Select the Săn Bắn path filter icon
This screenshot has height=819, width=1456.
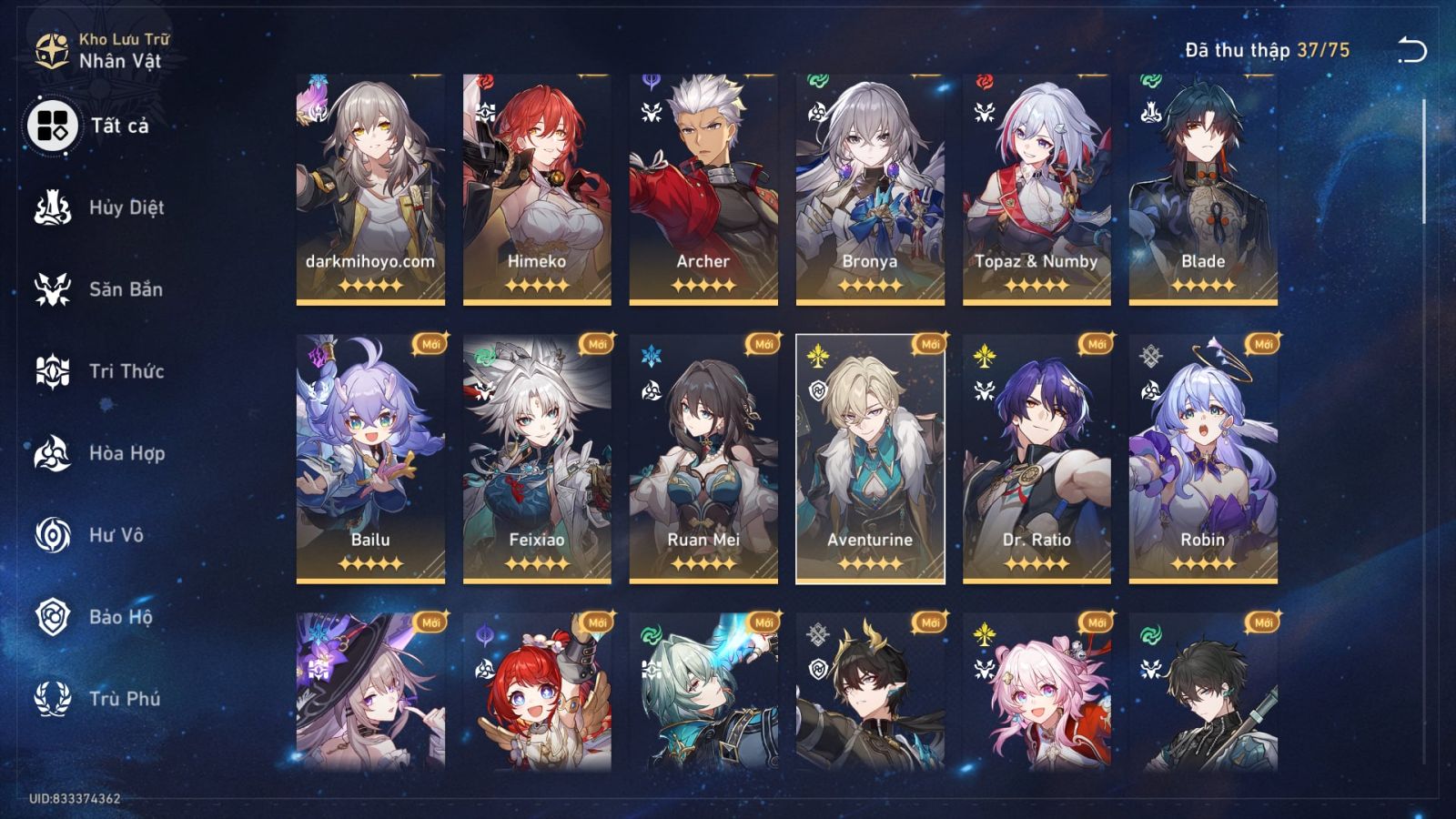(53, 289)
